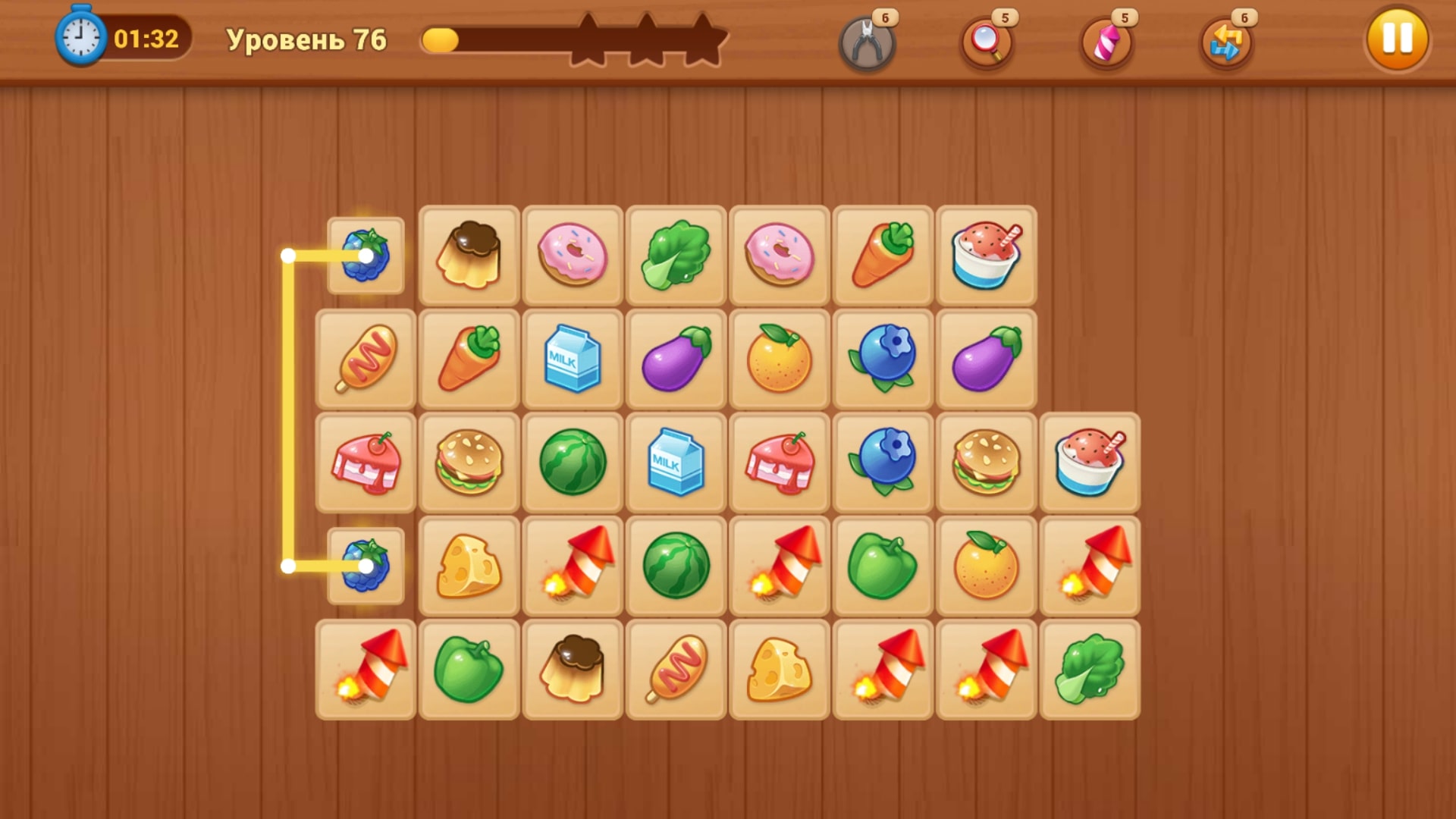This screenshot has height=819, width=1456.
Task: Pick the cheese tile beside a rocket tile
Action: (469, 566)
